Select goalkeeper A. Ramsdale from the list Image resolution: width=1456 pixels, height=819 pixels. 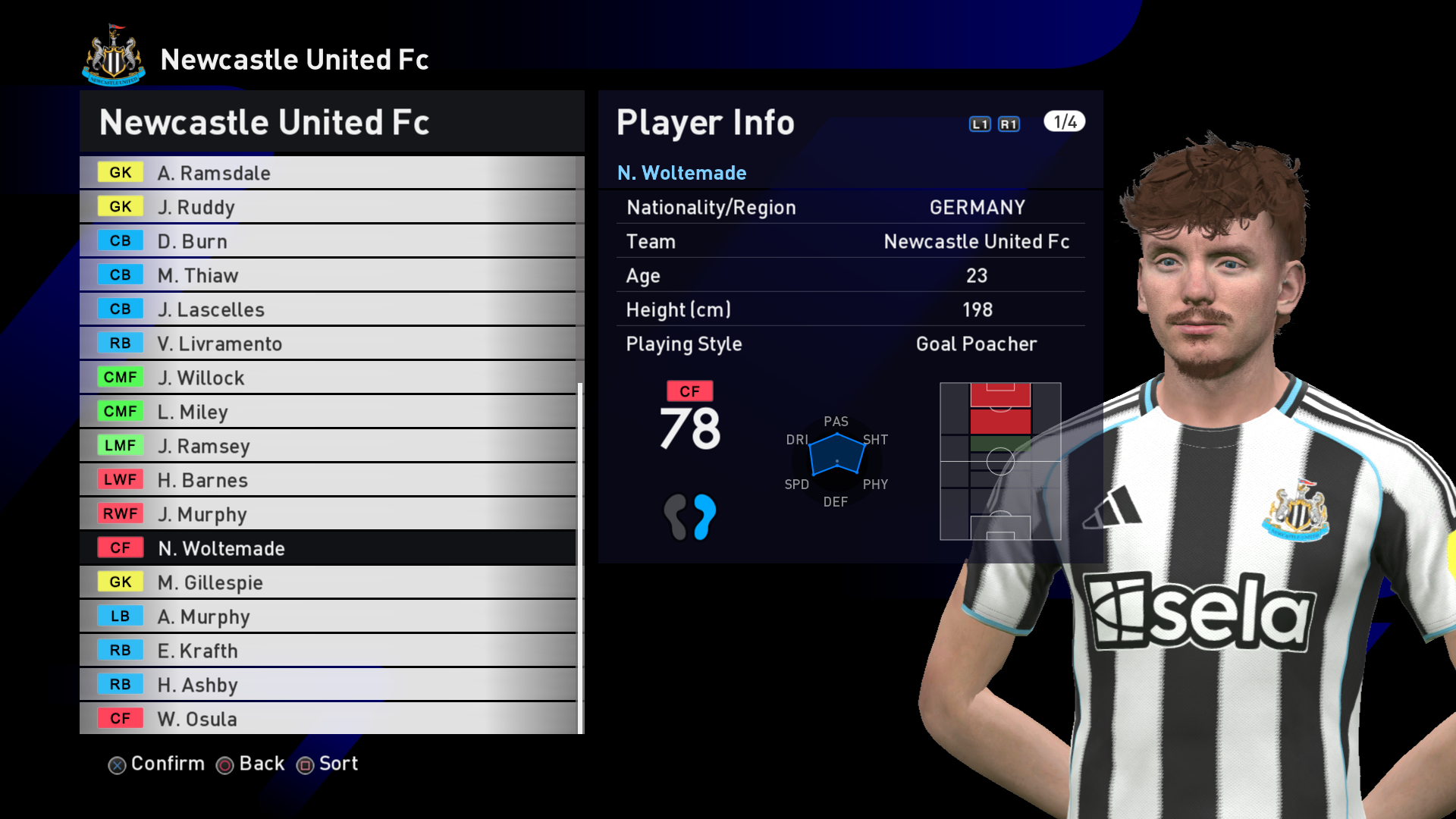click(x=328, y=173)
